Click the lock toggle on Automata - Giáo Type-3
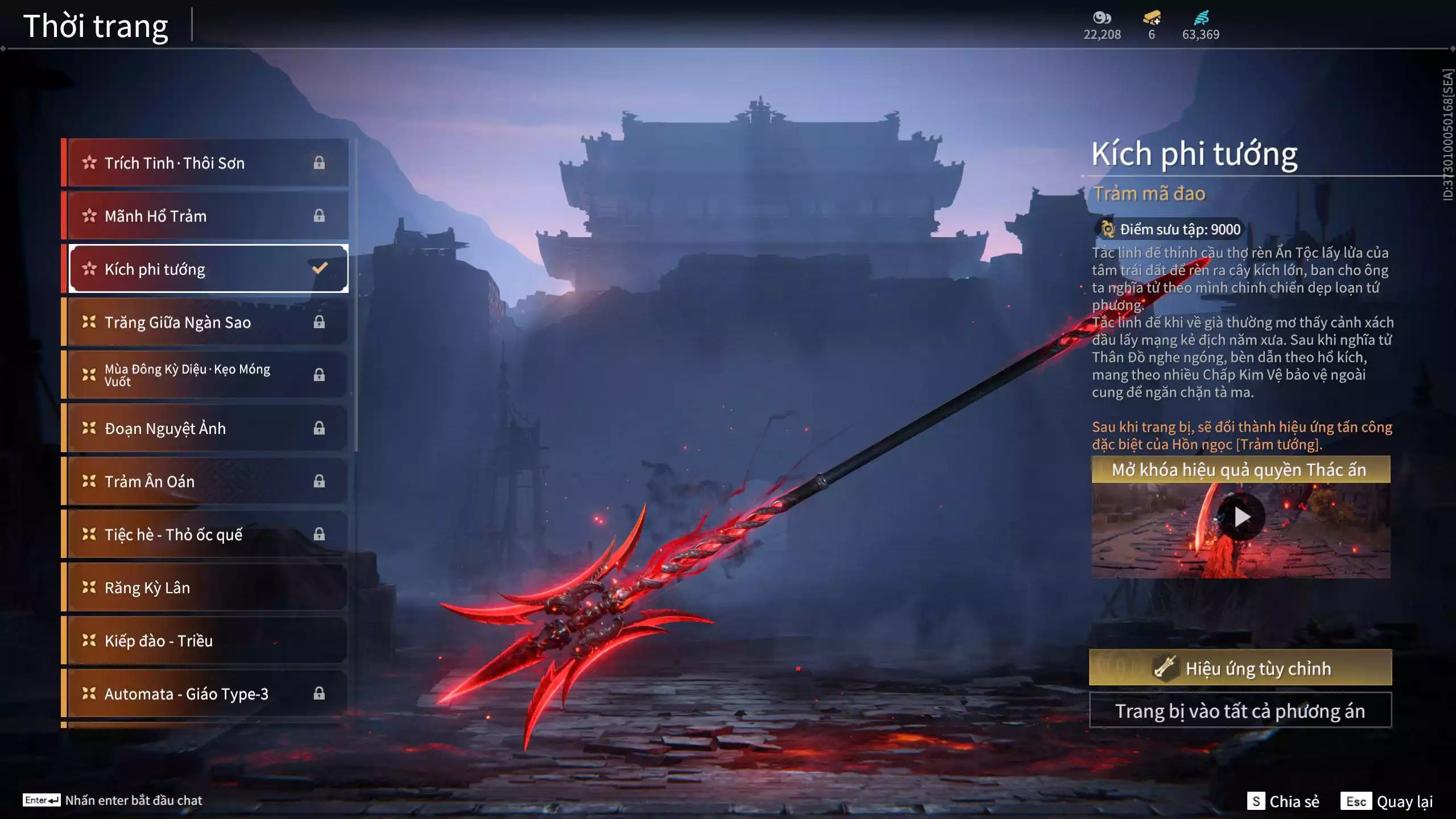The width and height of the screenshot is (1456, 819). [319, 693]
